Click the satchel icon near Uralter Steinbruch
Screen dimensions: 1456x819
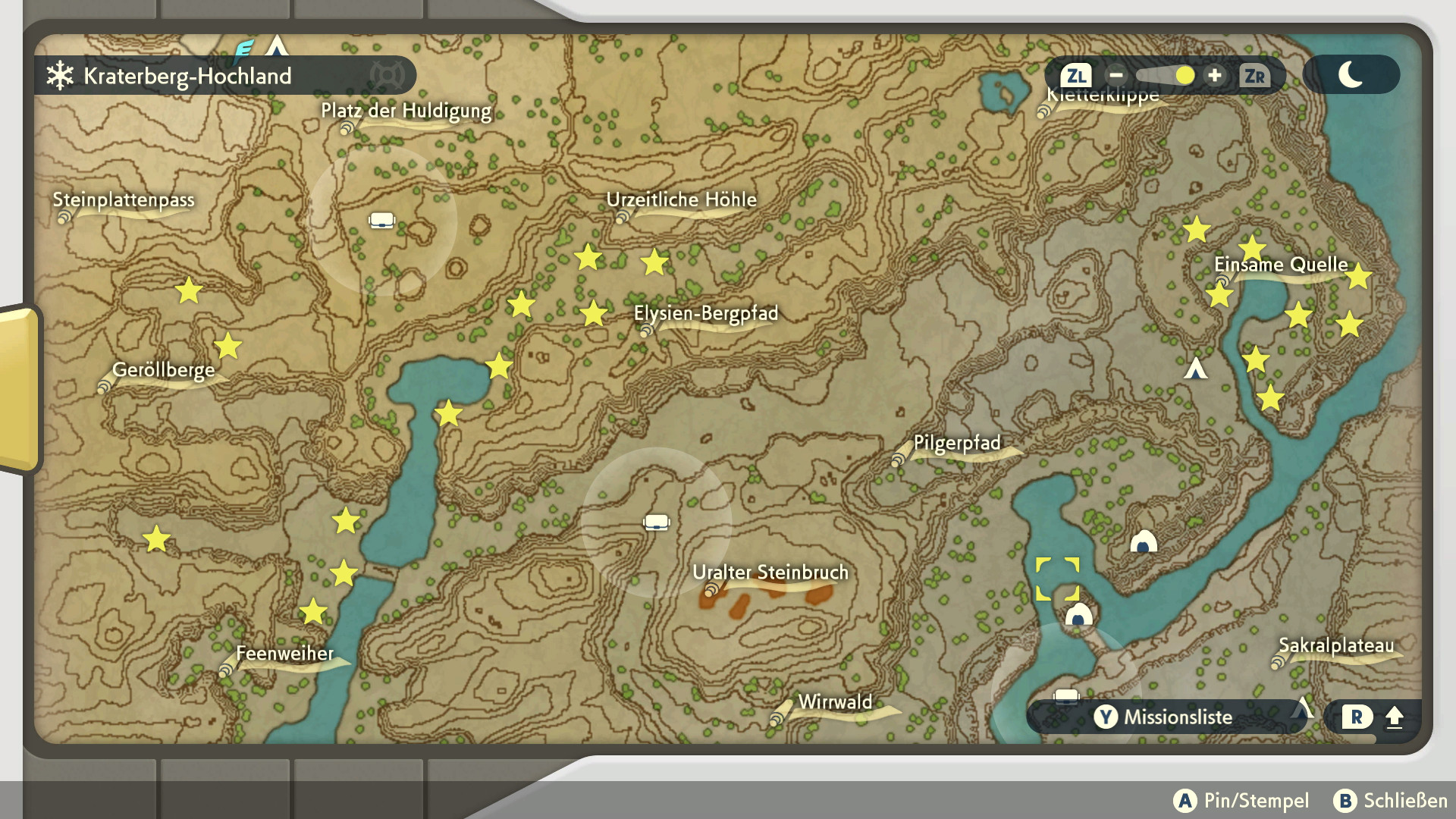click(657, 522)
